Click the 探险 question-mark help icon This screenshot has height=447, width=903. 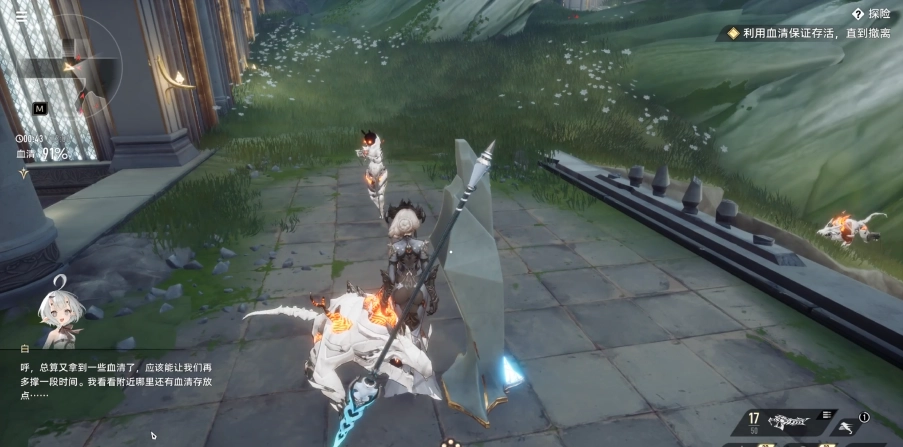(x=858, y=14)
